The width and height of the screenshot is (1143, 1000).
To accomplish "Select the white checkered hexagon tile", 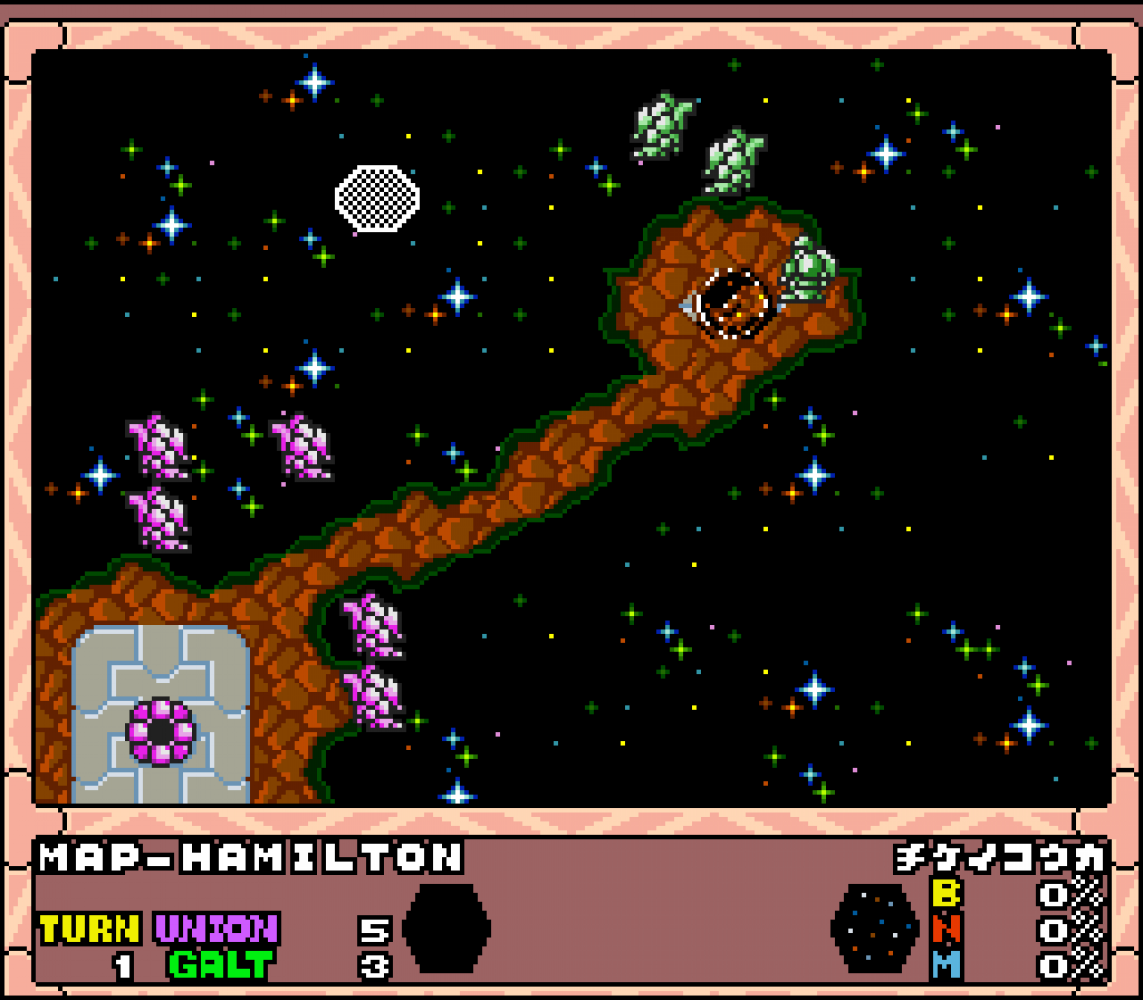I will coord(376,198).
